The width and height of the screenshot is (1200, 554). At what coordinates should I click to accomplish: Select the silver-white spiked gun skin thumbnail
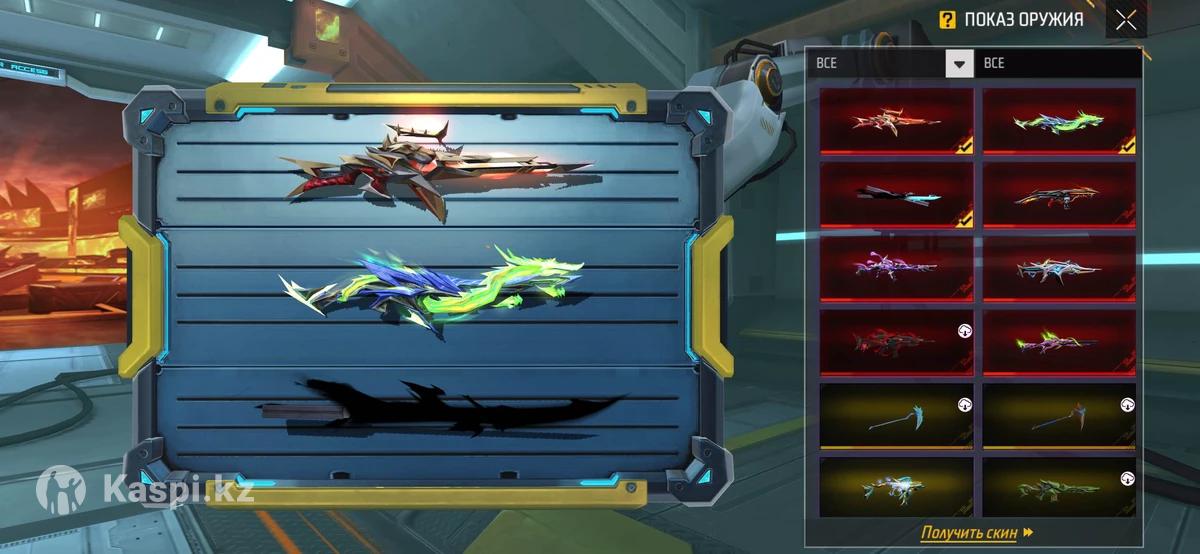(x=1059, y=268)
